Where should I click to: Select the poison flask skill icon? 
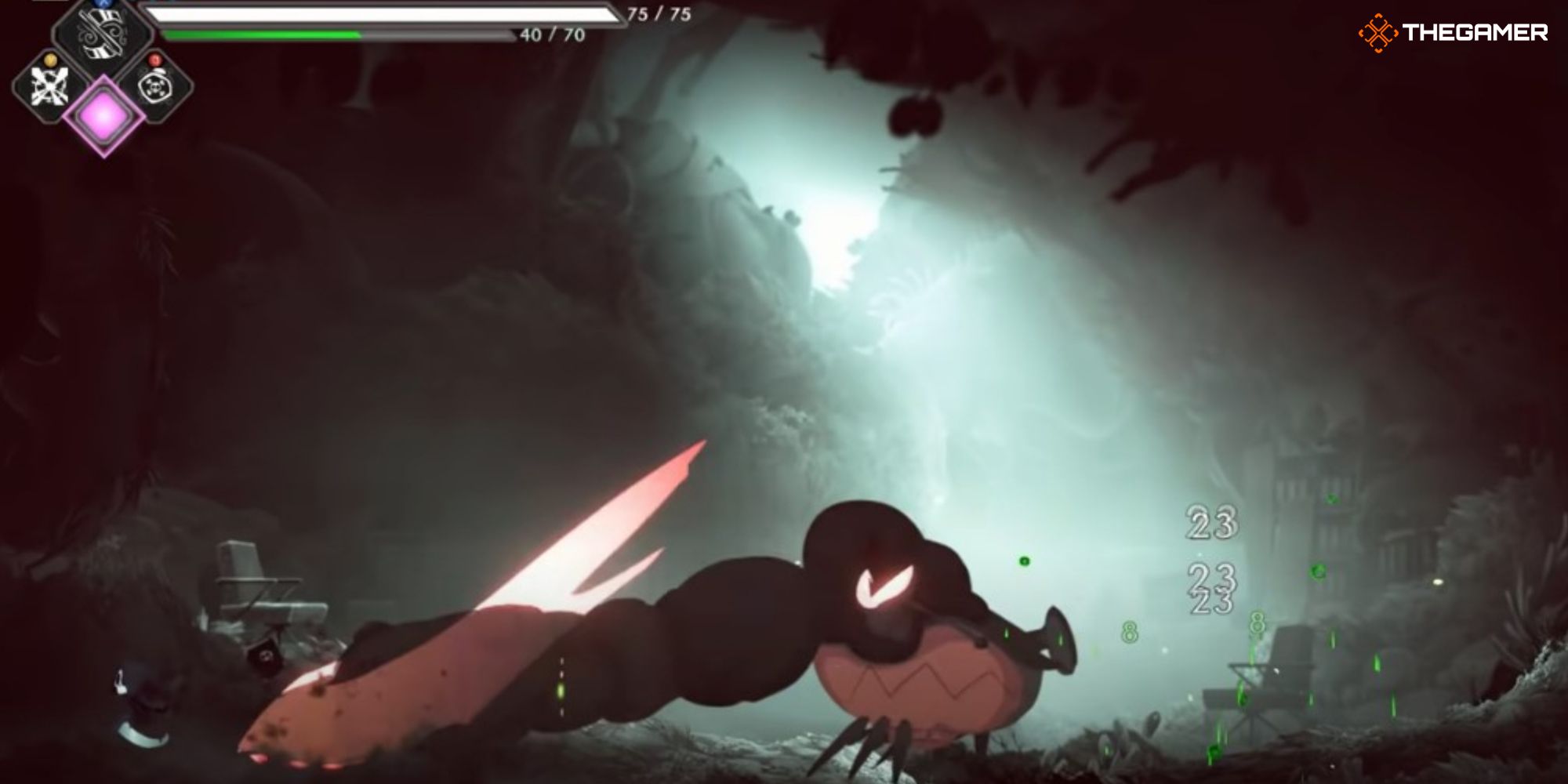155,88
